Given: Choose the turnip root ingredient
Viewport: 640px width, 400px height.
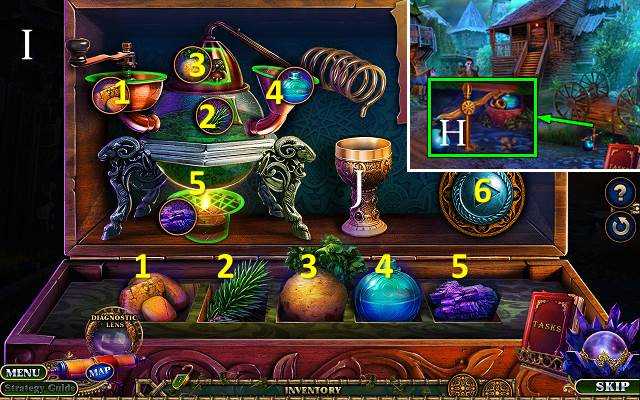Looking at the screenshot, I should 312,292.
